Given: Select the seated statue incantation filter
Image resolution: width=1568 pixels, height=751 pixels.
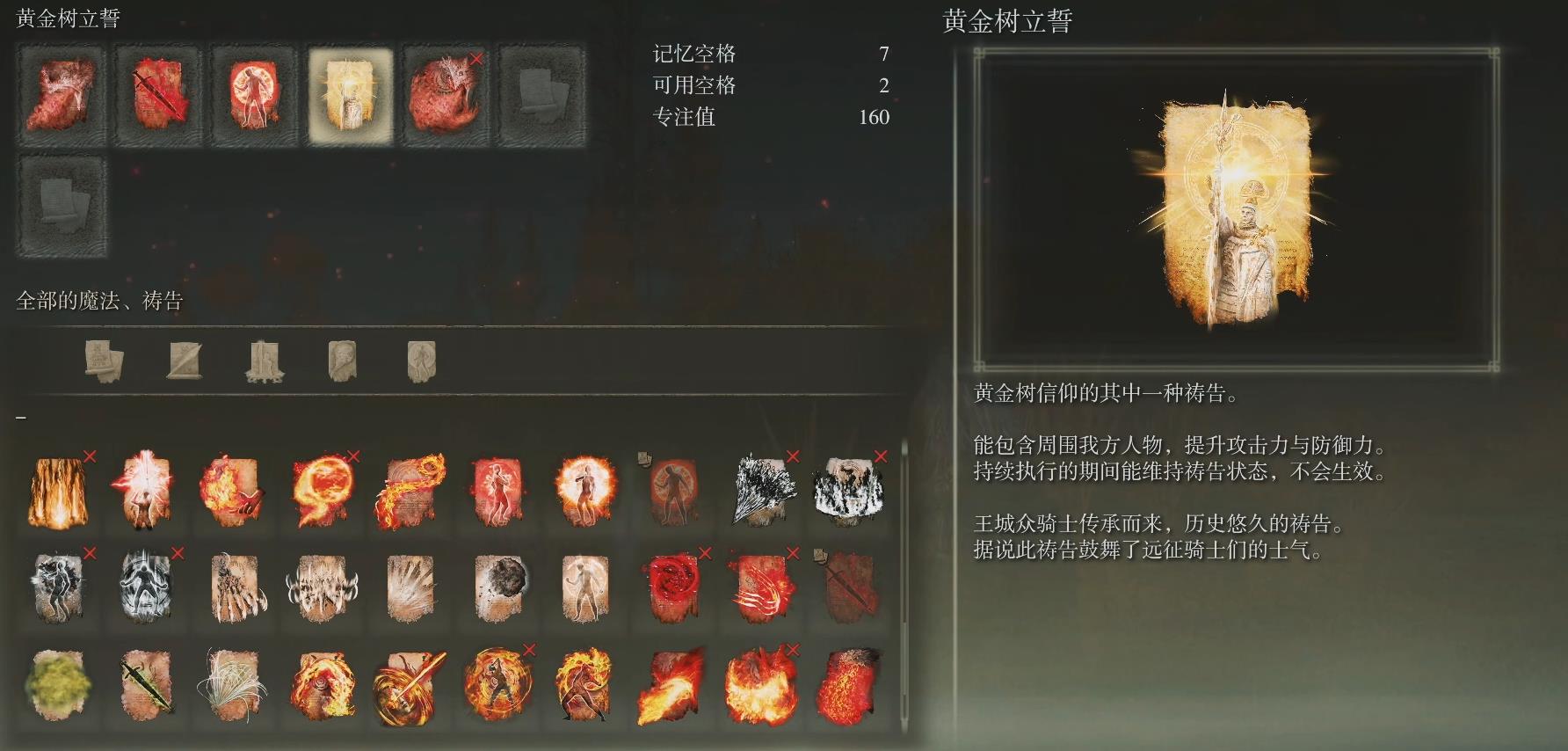Looking at the screenshot, I should tap(264, 361).
